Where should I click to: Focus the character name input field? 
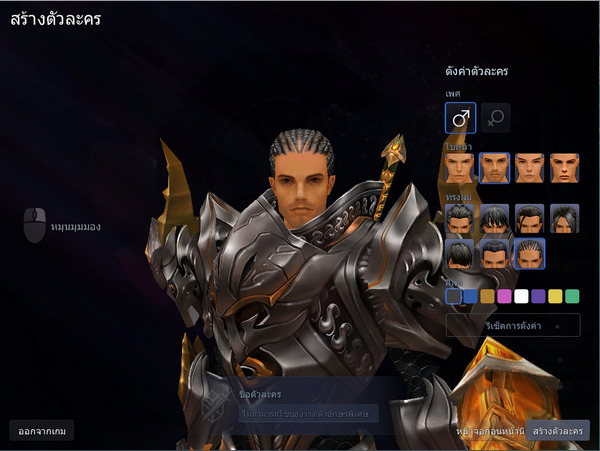[308, 413]
